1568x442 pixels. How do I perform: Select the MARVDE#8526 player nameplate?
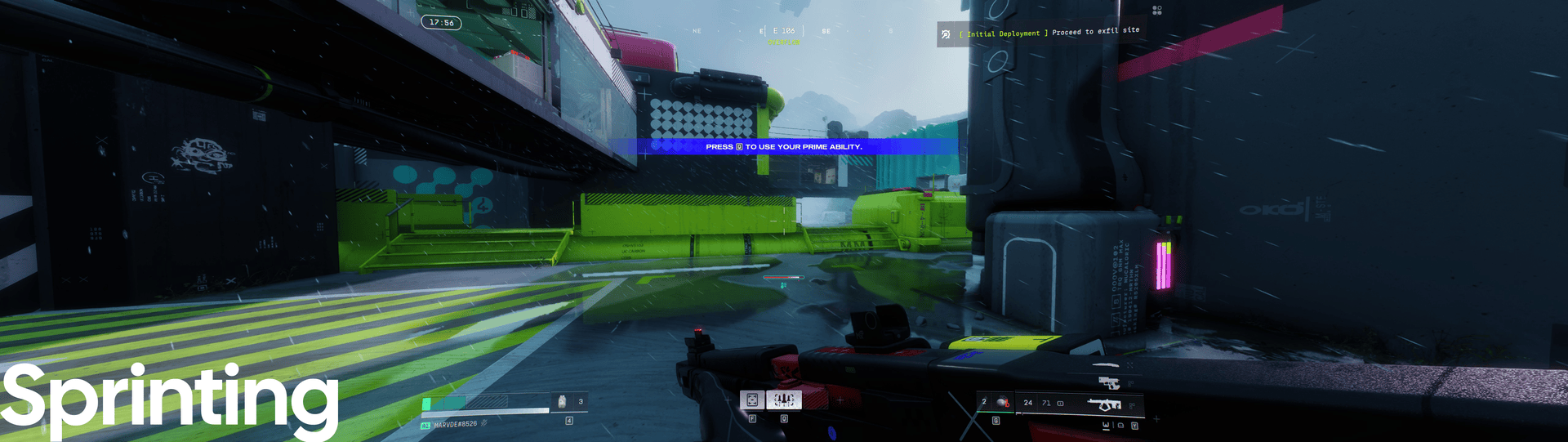tap(455, 425)
